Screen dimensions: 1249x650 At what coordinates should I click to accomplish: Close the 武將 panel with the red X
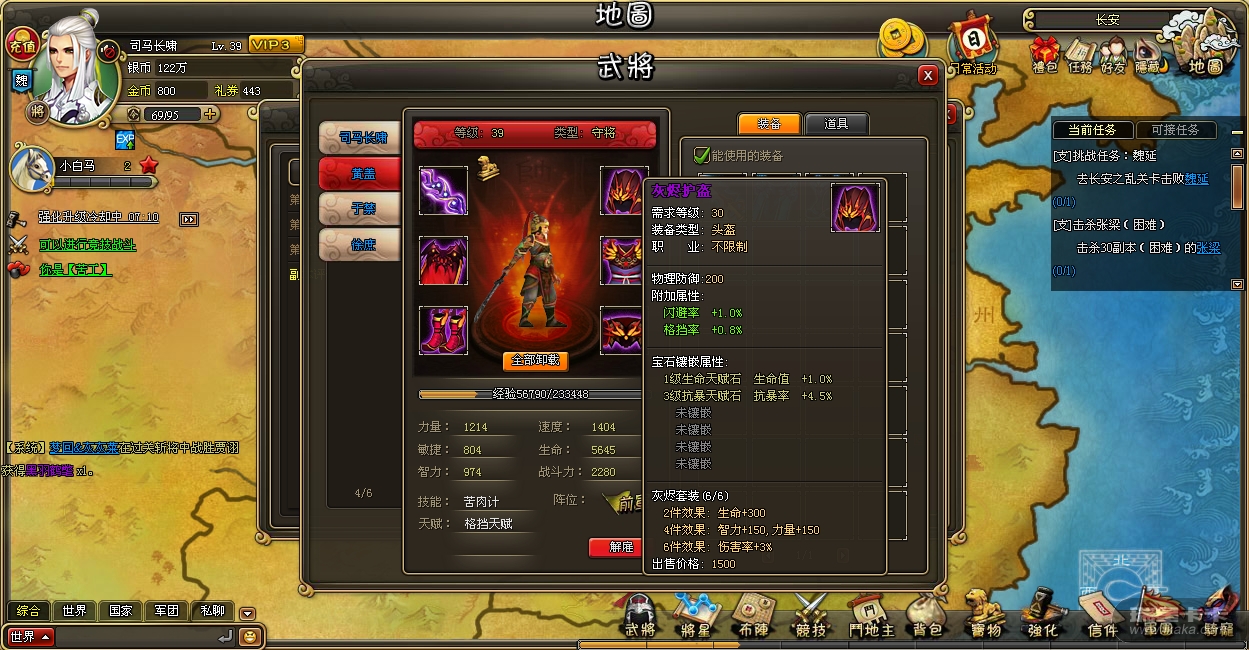928,75
